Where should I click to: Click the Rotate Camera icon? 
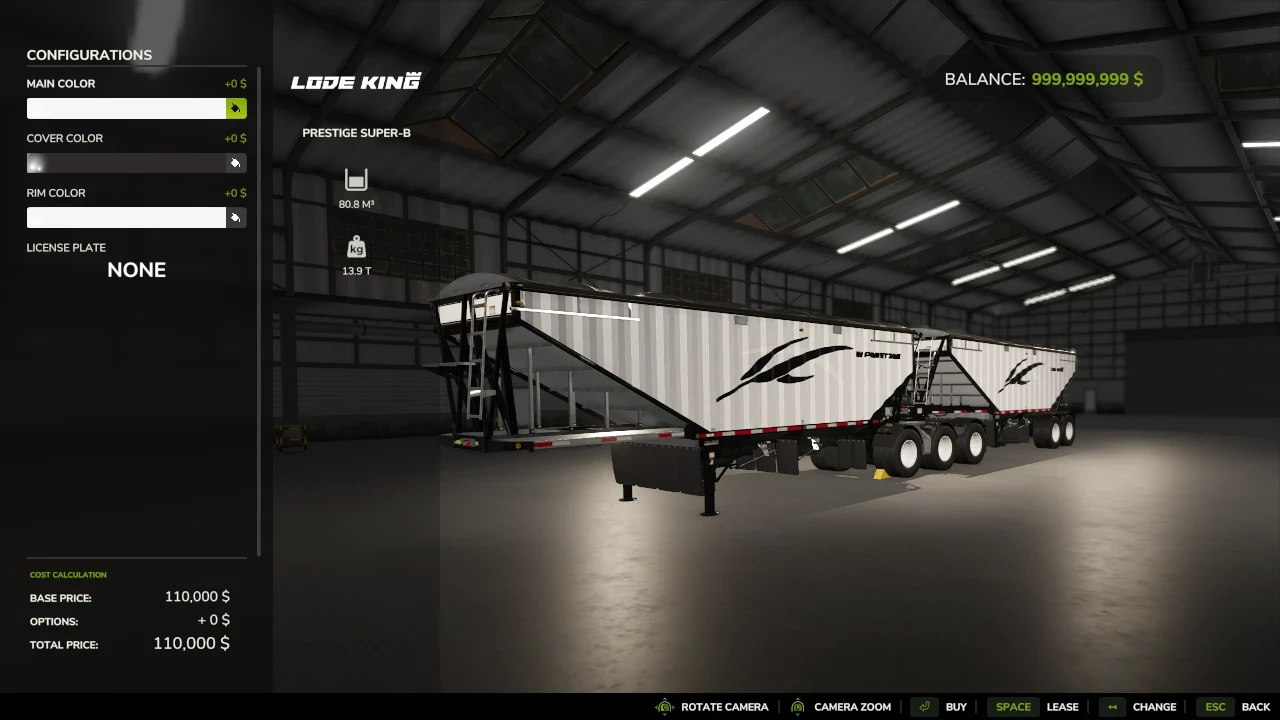pyautogui.click(x=663, y=707)
